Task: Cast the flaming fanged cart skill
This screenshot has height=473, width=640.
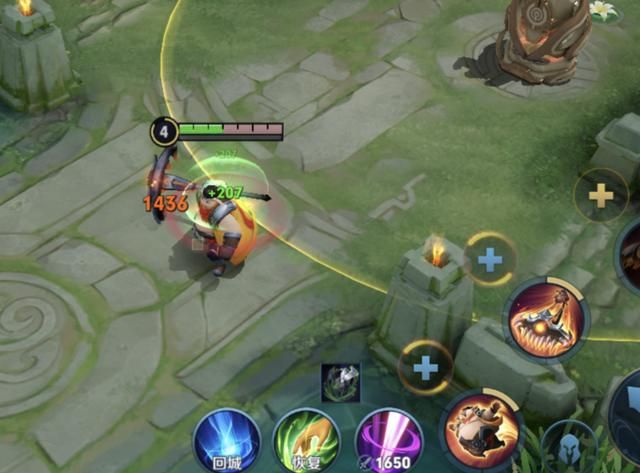Action: pos(546,317)
